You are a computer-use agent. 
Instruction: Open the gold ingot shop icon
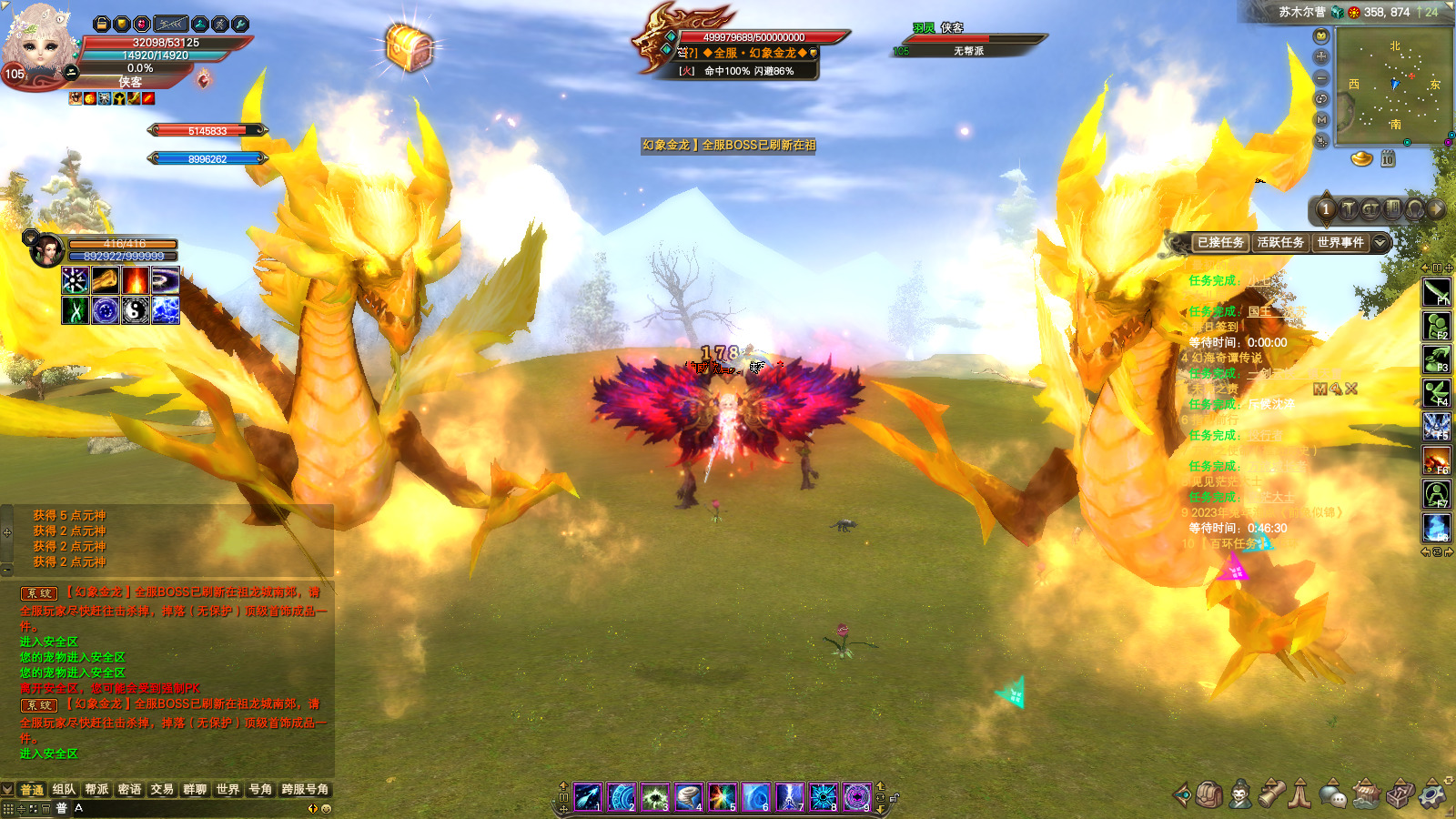[x=1361, y=159]
